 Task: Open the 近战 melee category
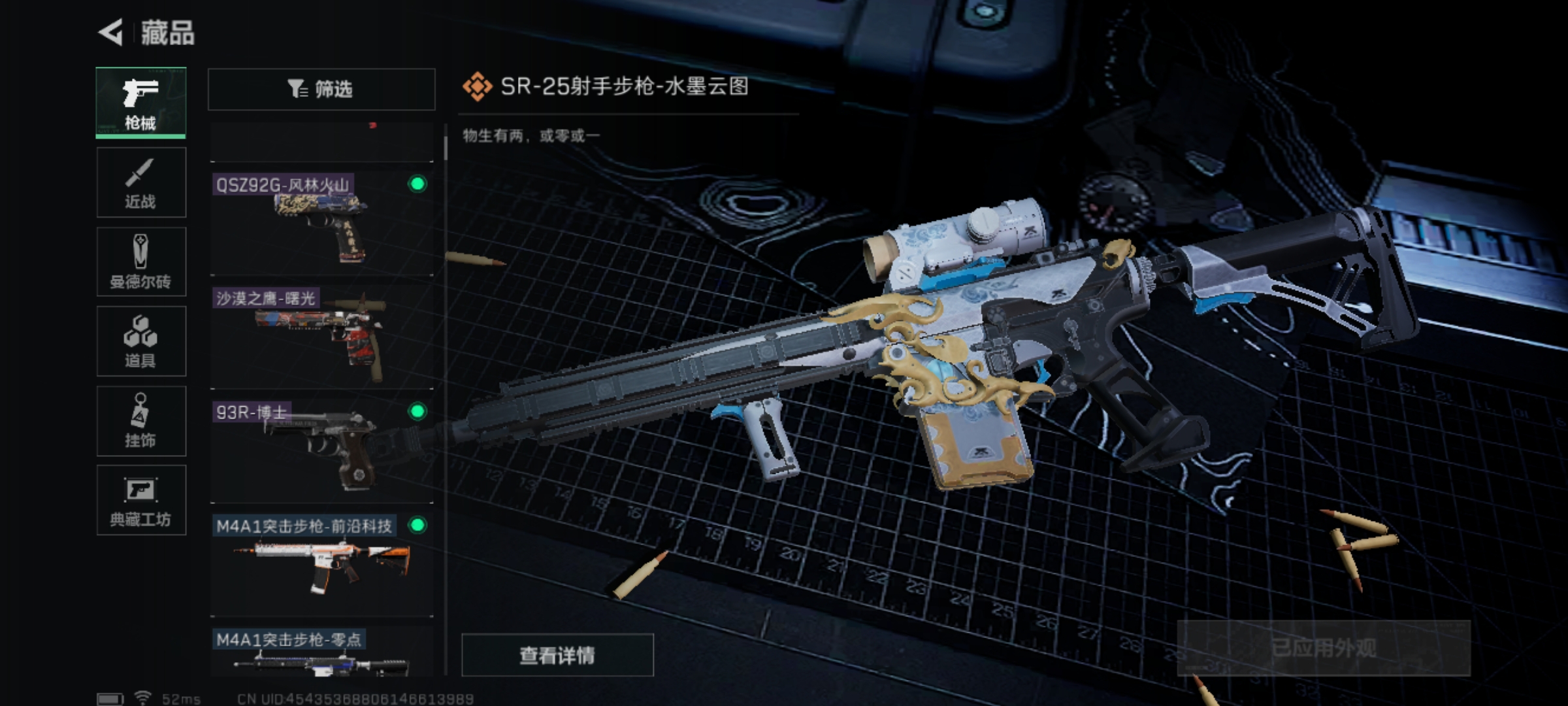pos(141,182)
